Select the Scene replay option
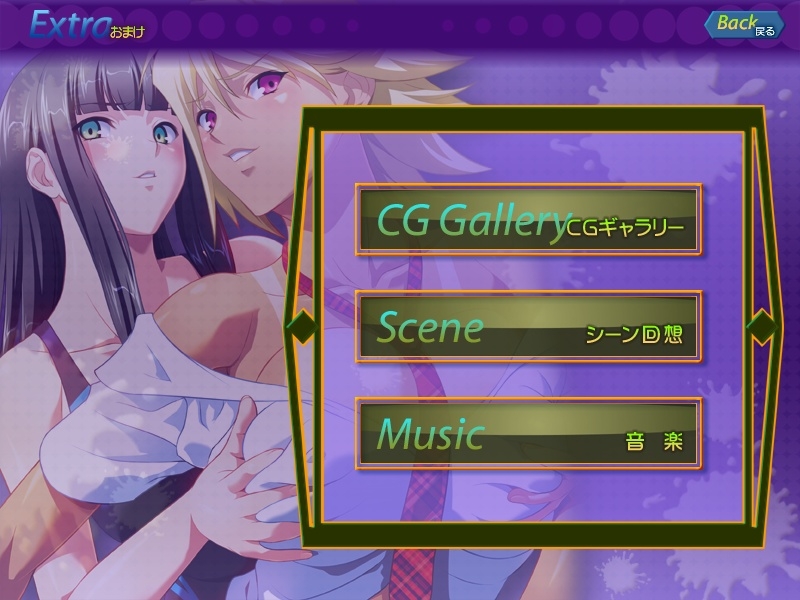 tap(528, 327)
